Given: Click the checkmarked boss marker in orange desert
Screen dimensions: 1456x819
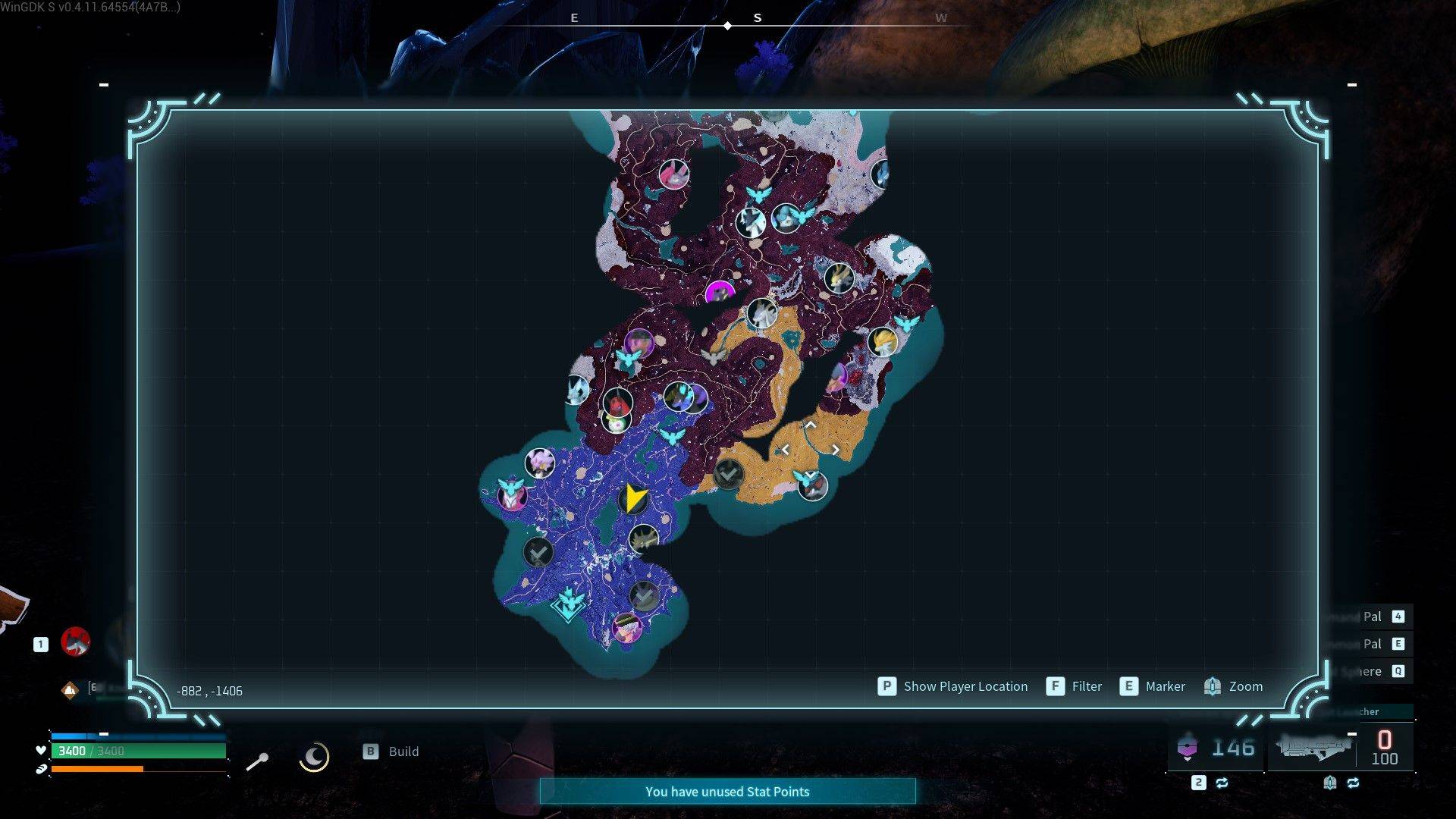Looking at the screenshot, I should point(728,475).
